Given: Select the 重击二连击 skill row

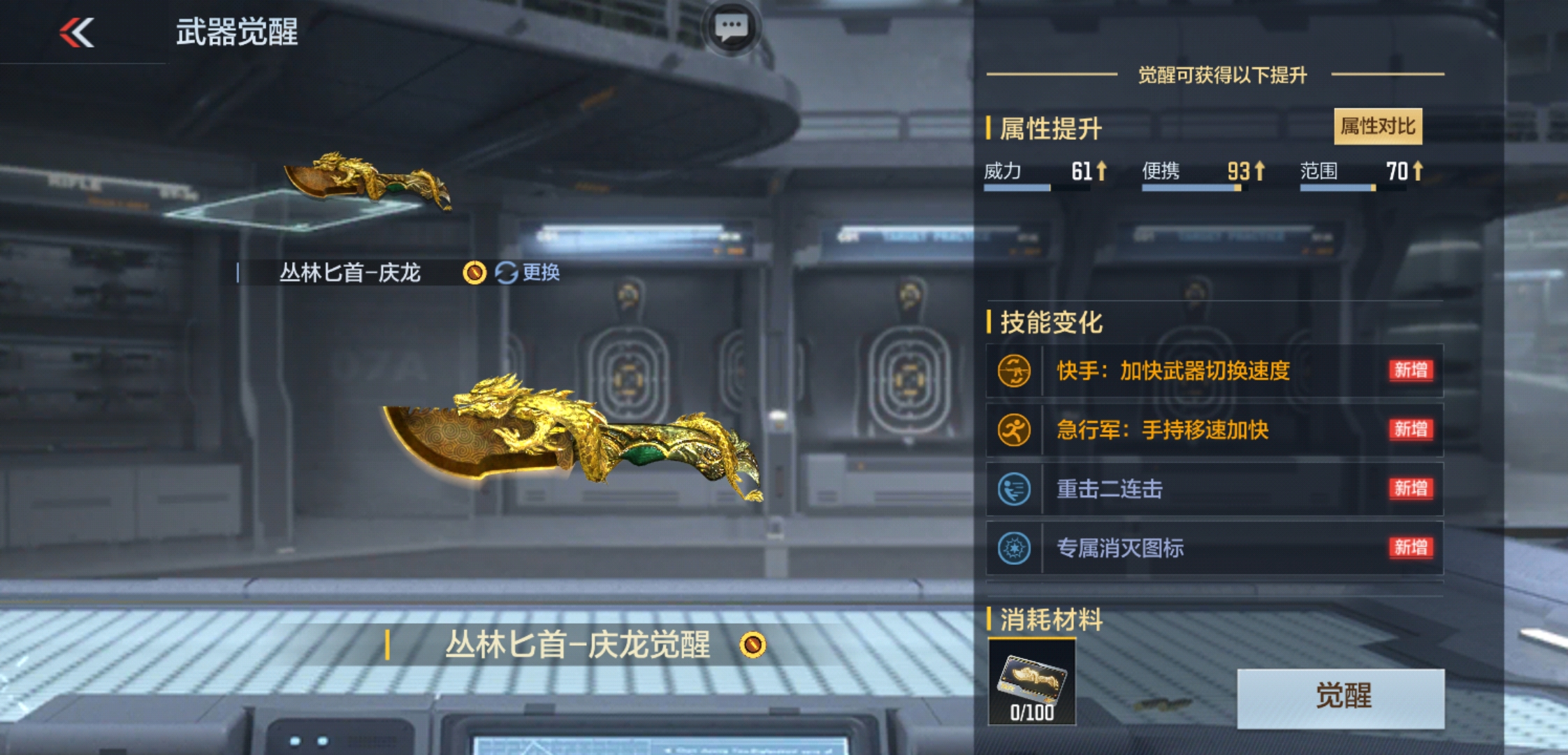Looking at the screenshot, I should coord(1214,489).
